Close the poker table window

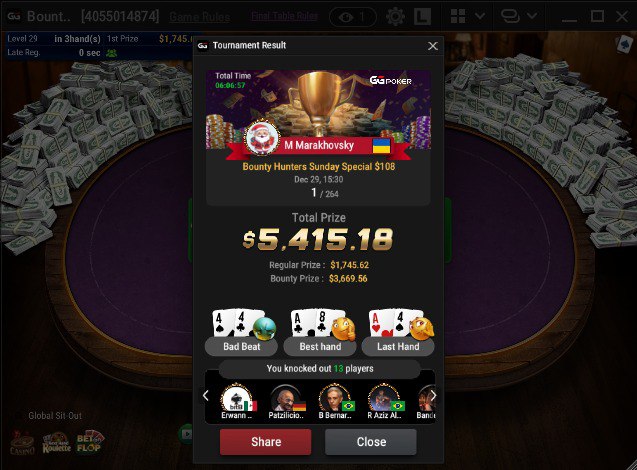622,17
